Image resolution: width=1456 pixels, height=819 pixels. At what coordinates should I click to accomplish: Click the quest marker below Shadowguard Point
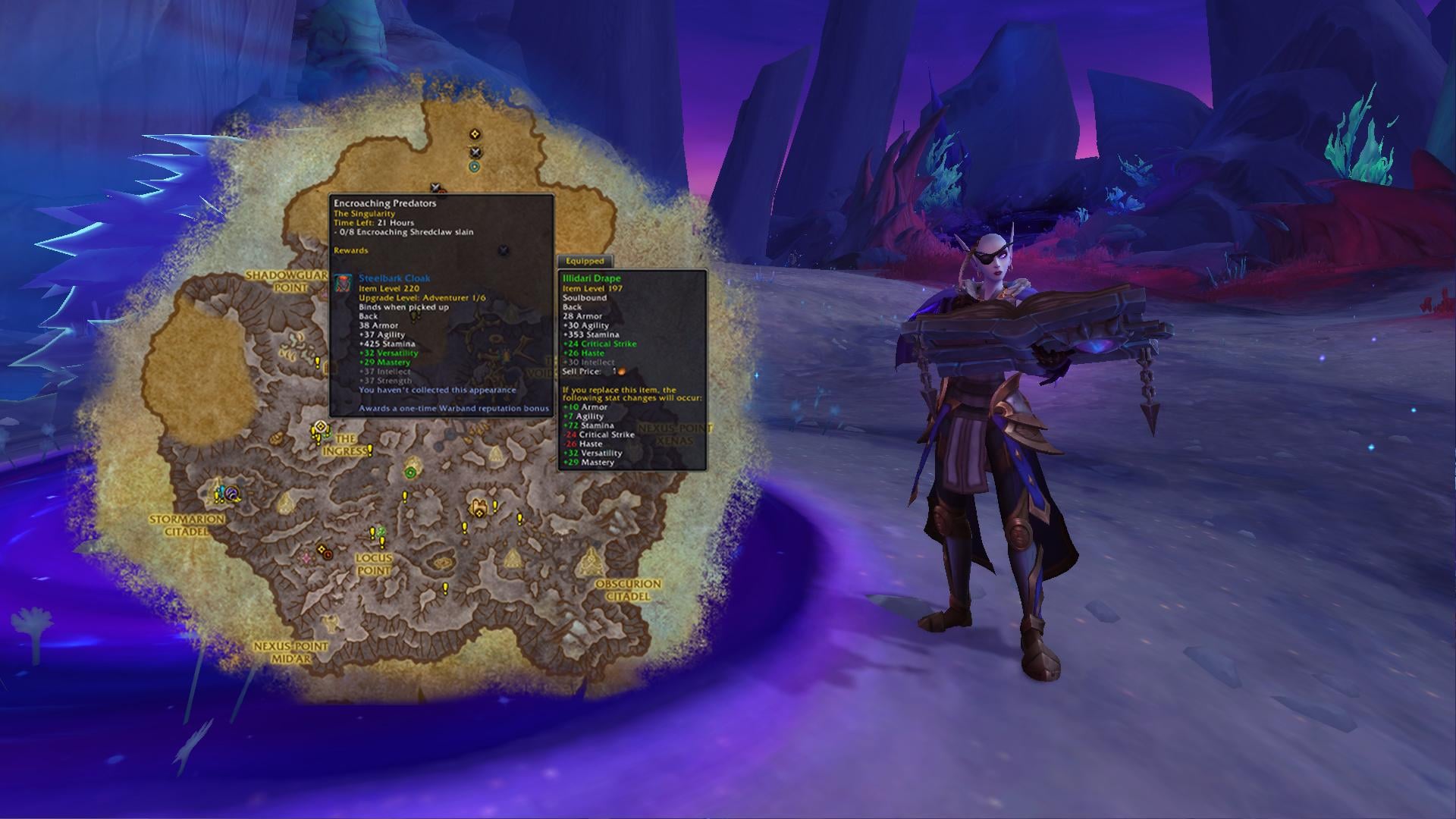(x=318, y=363)
